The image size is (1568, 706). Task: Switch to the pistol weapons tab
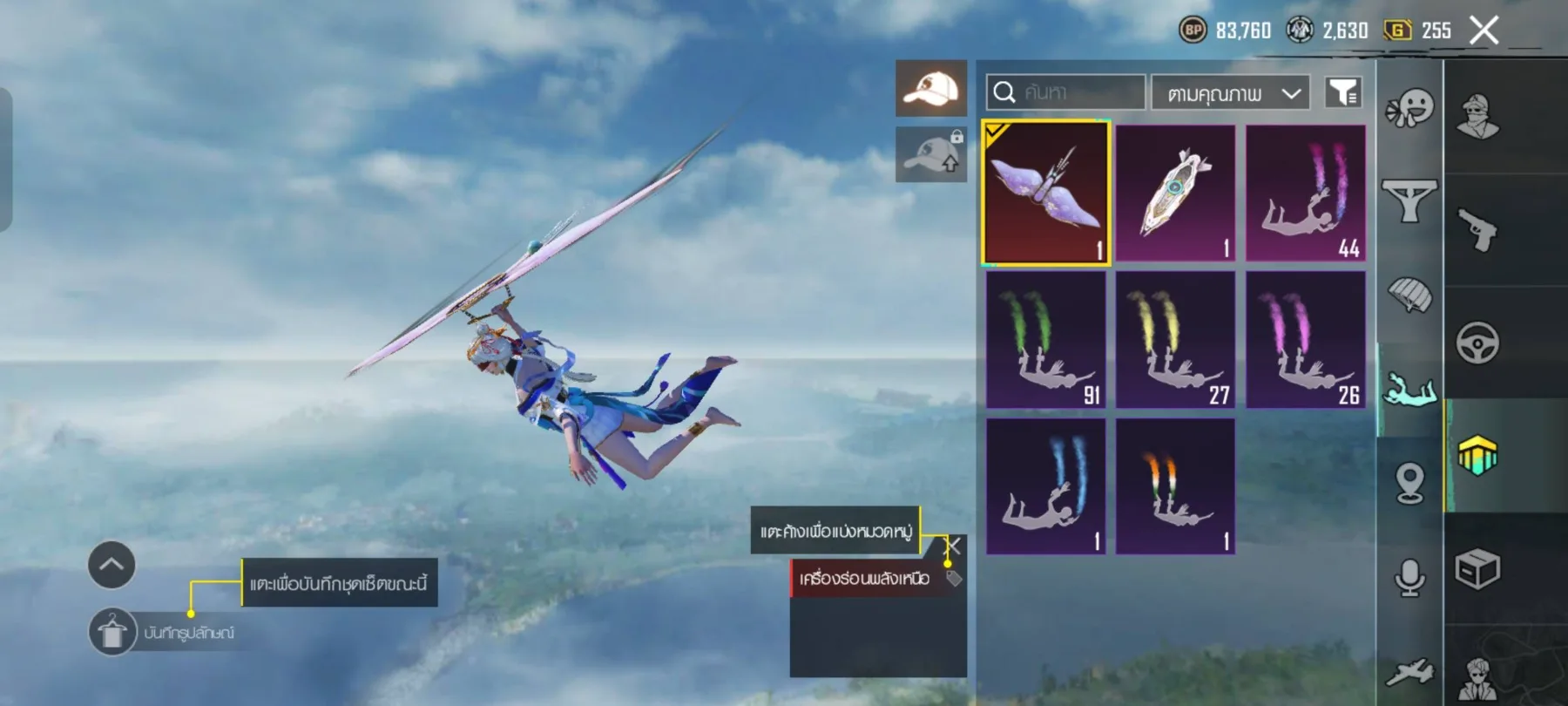1477,230
